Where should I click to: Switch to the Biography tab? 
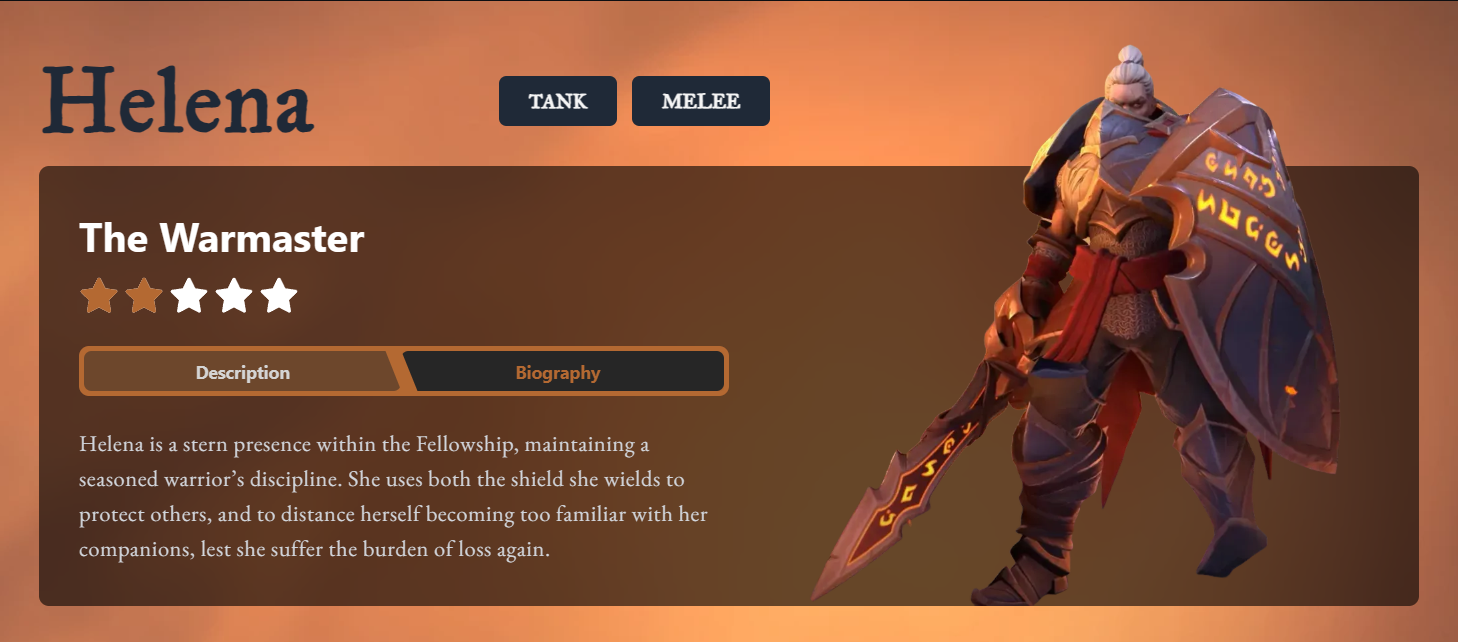click(558, 373)
